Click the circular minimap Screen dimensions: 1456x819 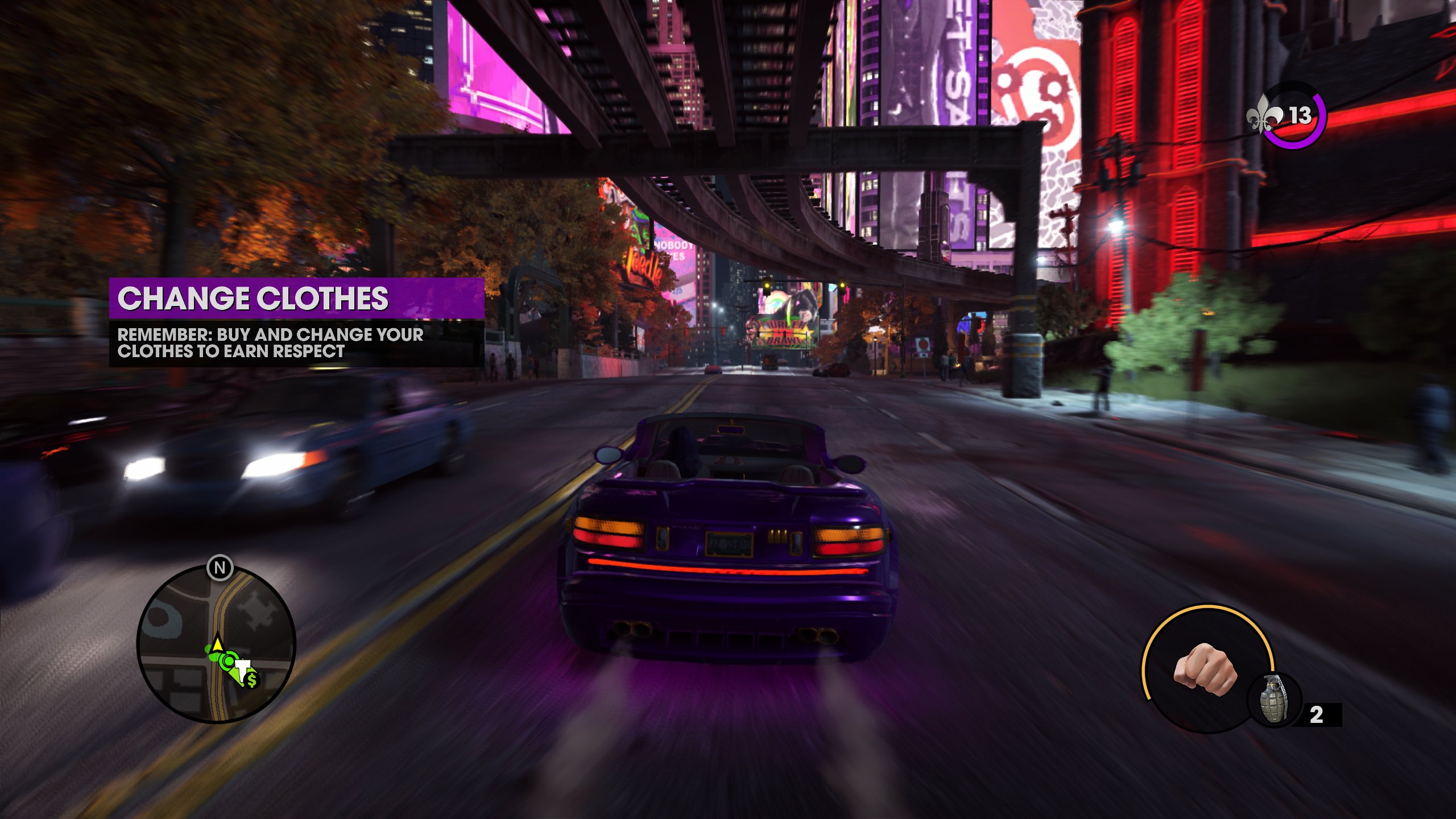216,644
